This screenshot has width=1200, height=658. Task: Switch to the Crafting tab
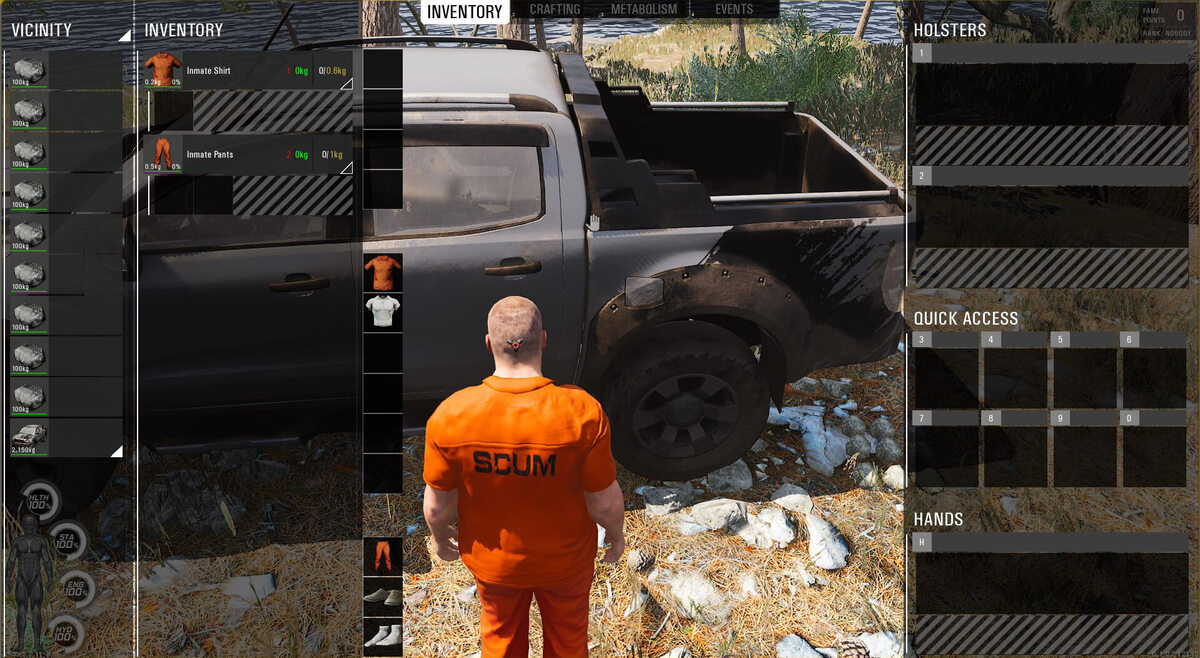[555, 10]
